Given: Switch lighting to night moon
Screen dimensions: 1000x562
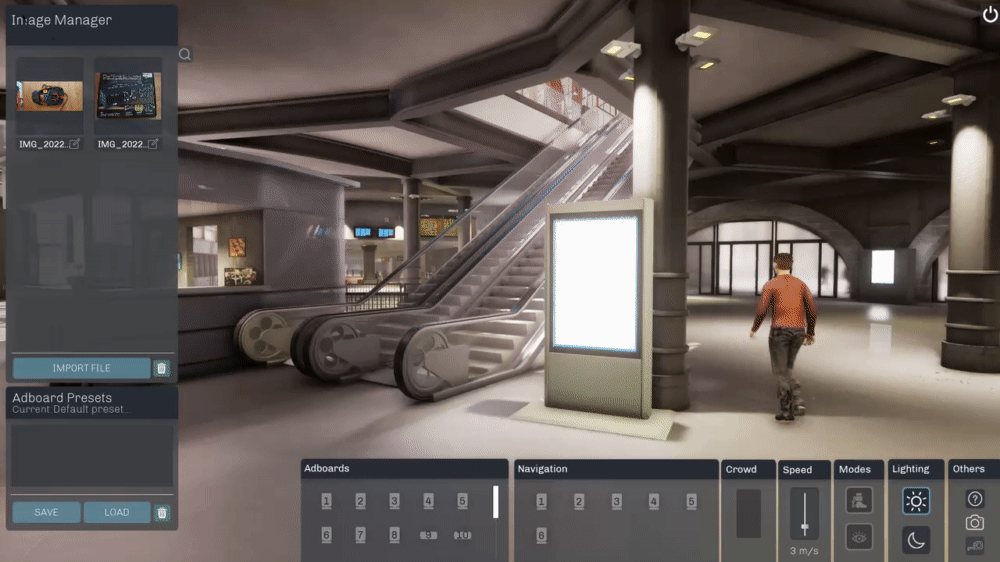Looking at the screenshot, I should pos(916,540).
